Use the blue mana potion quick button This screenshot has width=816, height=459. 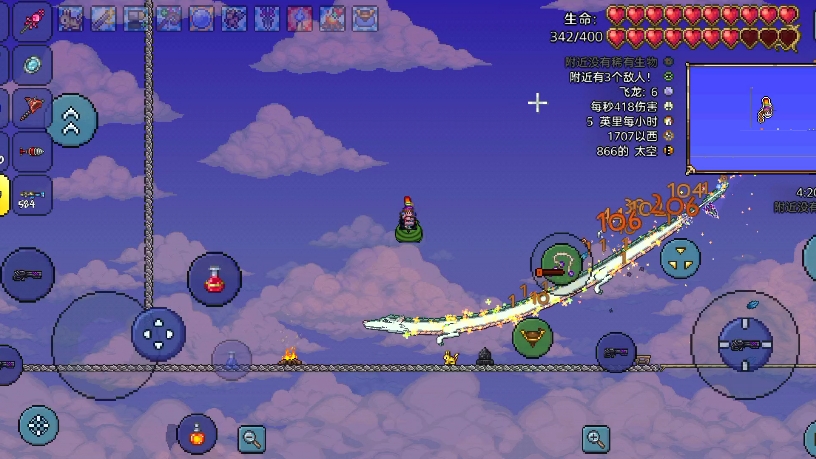(x=231, y=359)
